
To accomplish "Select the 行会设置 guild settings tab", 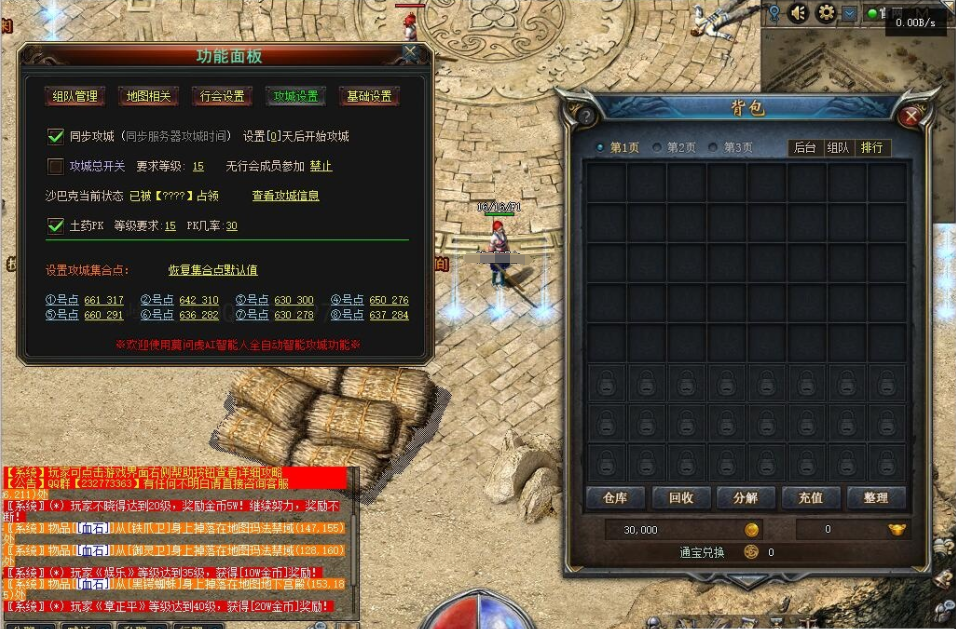I will point(222,97).
